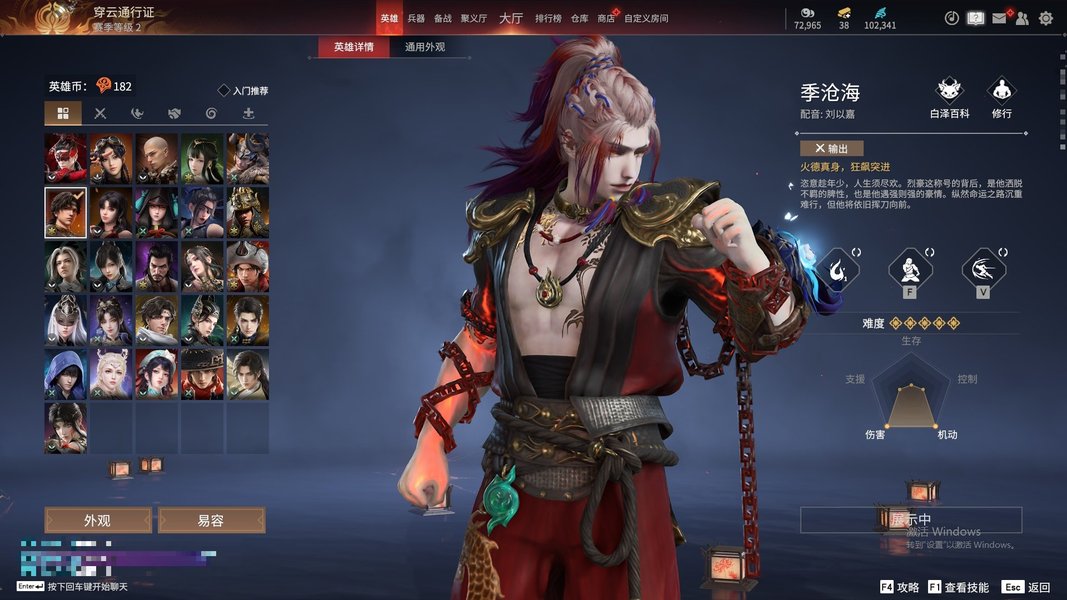The image size is (1067, 600).
Task: Open the 易容 face customization button
Action: point(211,520)
